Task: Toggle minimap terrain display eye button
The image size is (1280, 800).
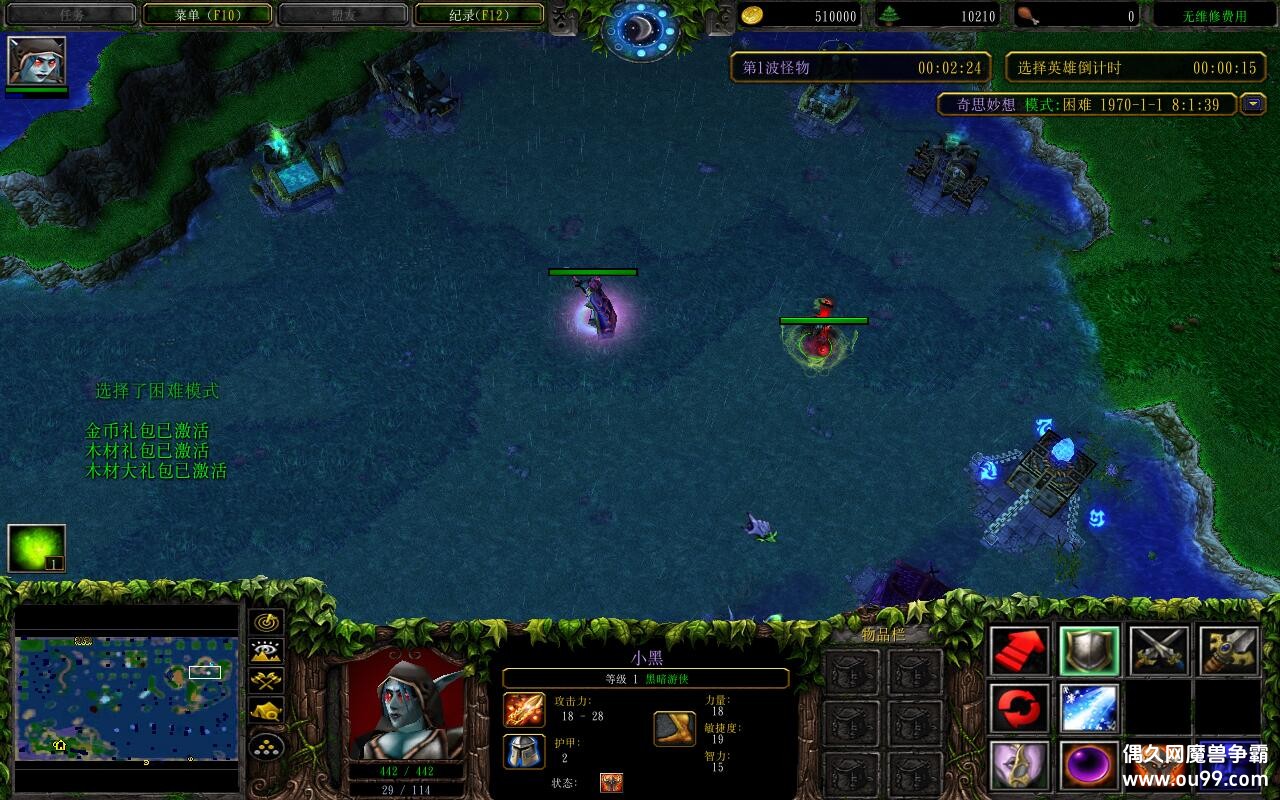Action: click(267, 652)
